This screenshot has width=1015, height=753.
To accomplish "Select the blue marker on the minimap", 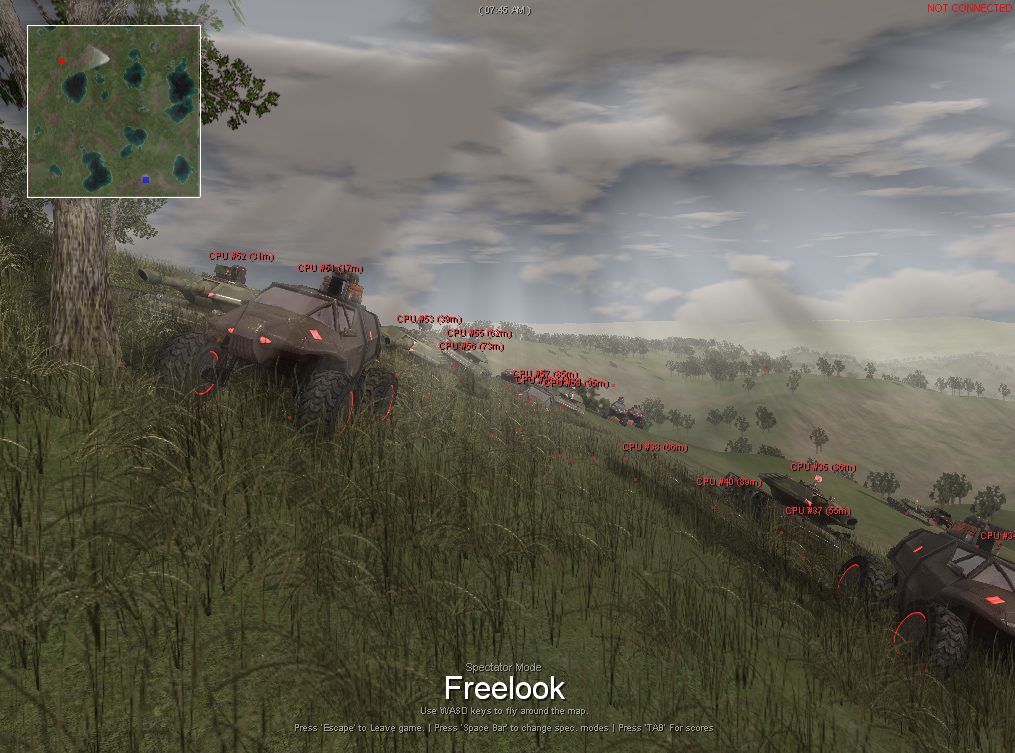I will 146,180.
